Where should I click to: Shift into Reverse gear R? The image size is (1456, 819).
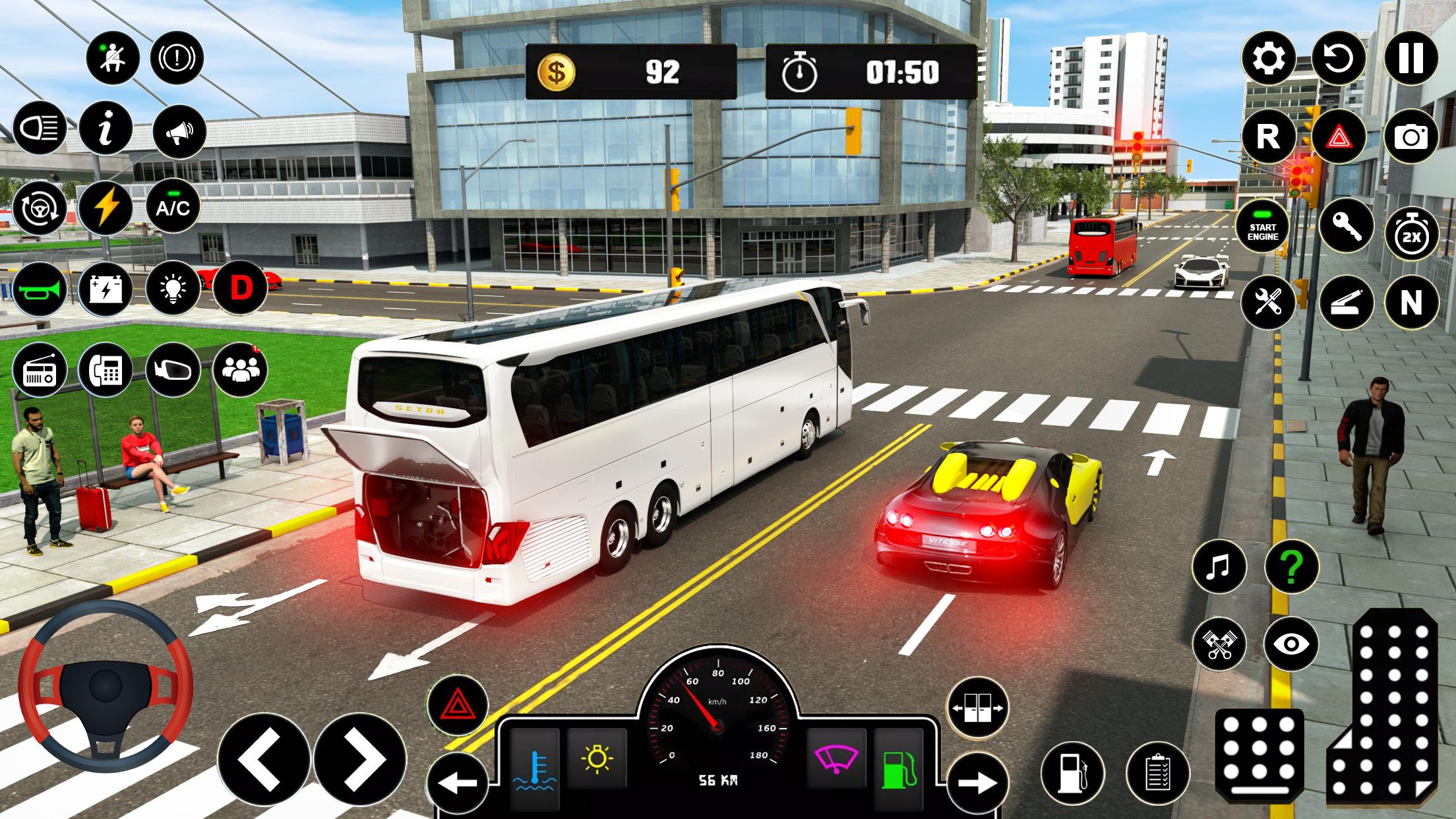[x=1268, y=137]
